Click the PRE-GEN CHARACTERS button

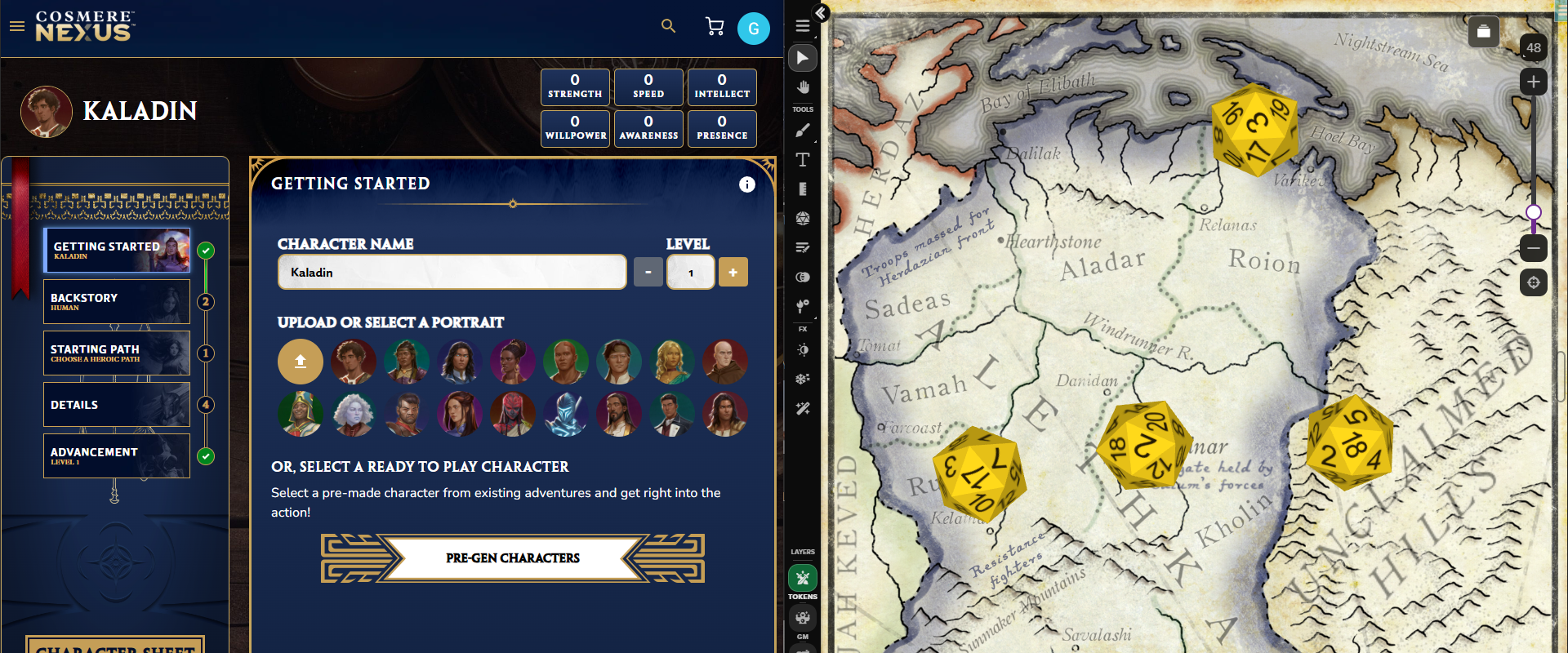512,558
